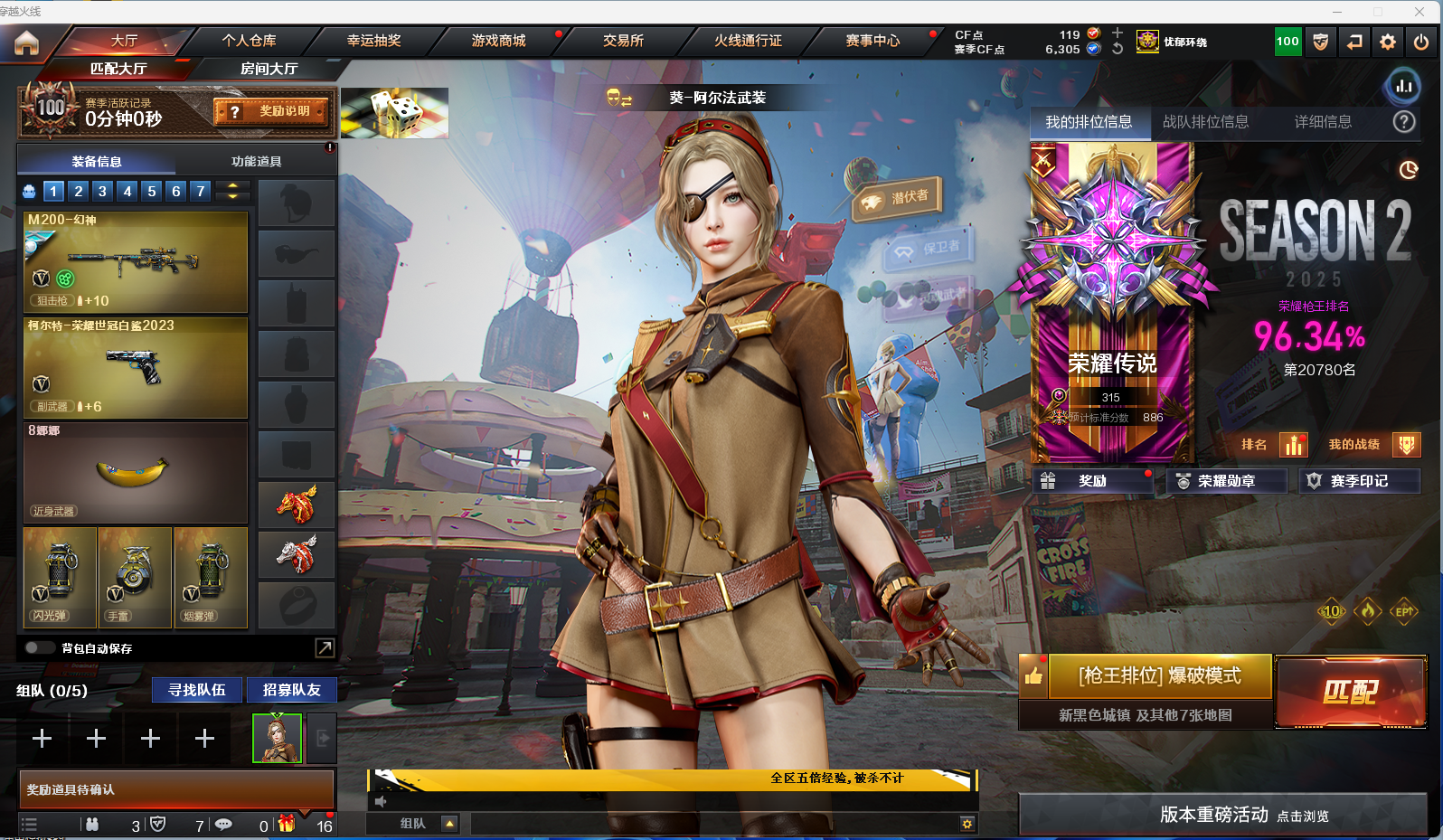Start matchmaking with the 匹配 button
1443x840 pixels.
coord(1350,692)
